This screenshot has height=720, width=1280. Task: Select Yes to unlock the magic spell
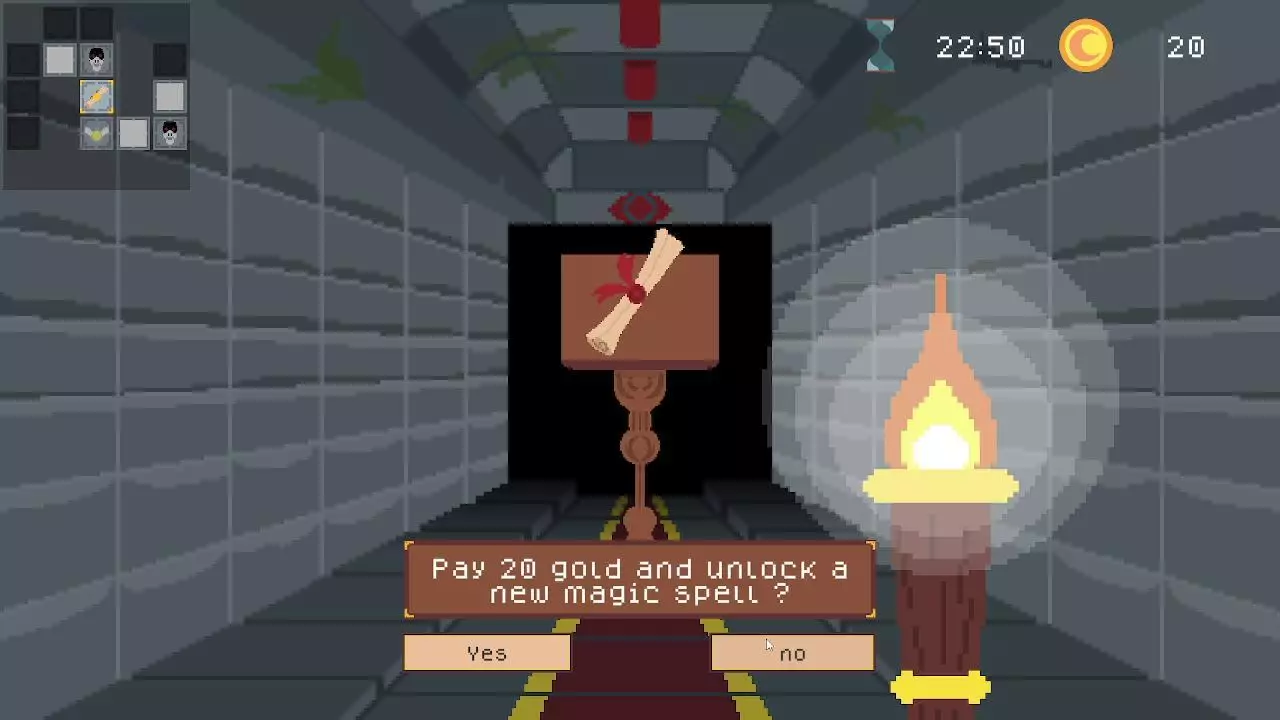486,652
